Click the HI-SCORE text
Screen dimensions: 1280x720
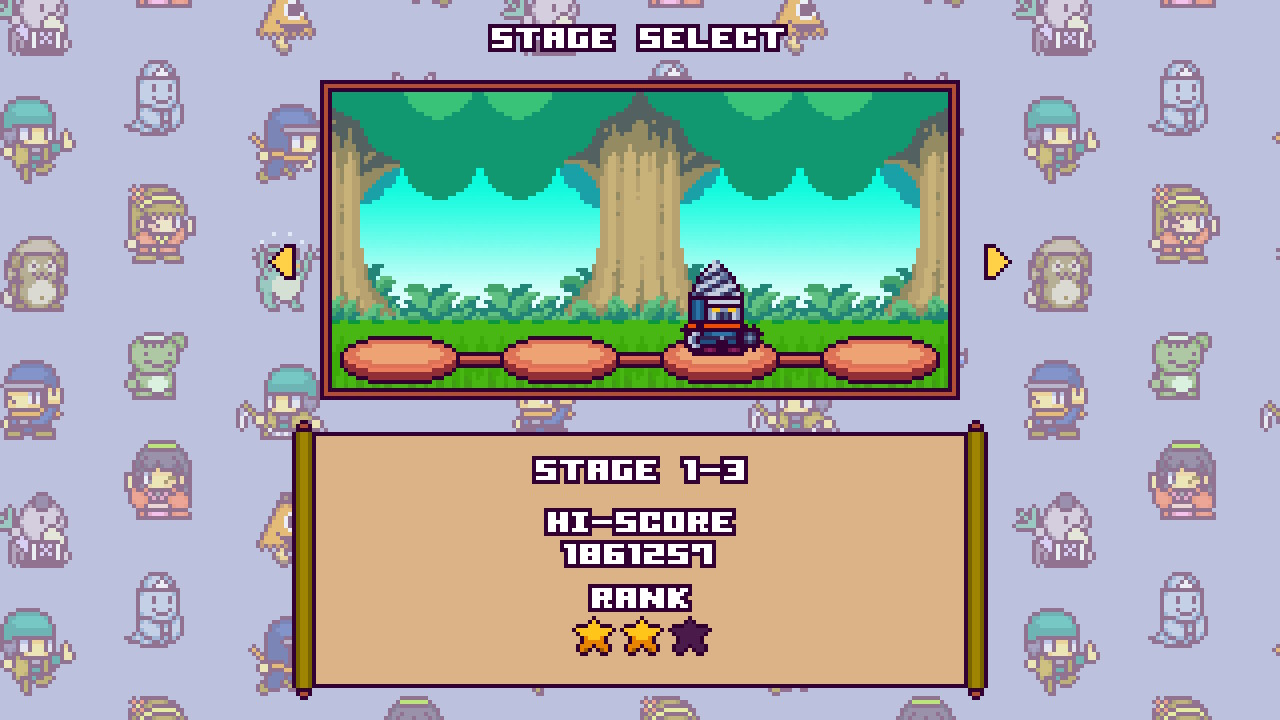(638, 523)
